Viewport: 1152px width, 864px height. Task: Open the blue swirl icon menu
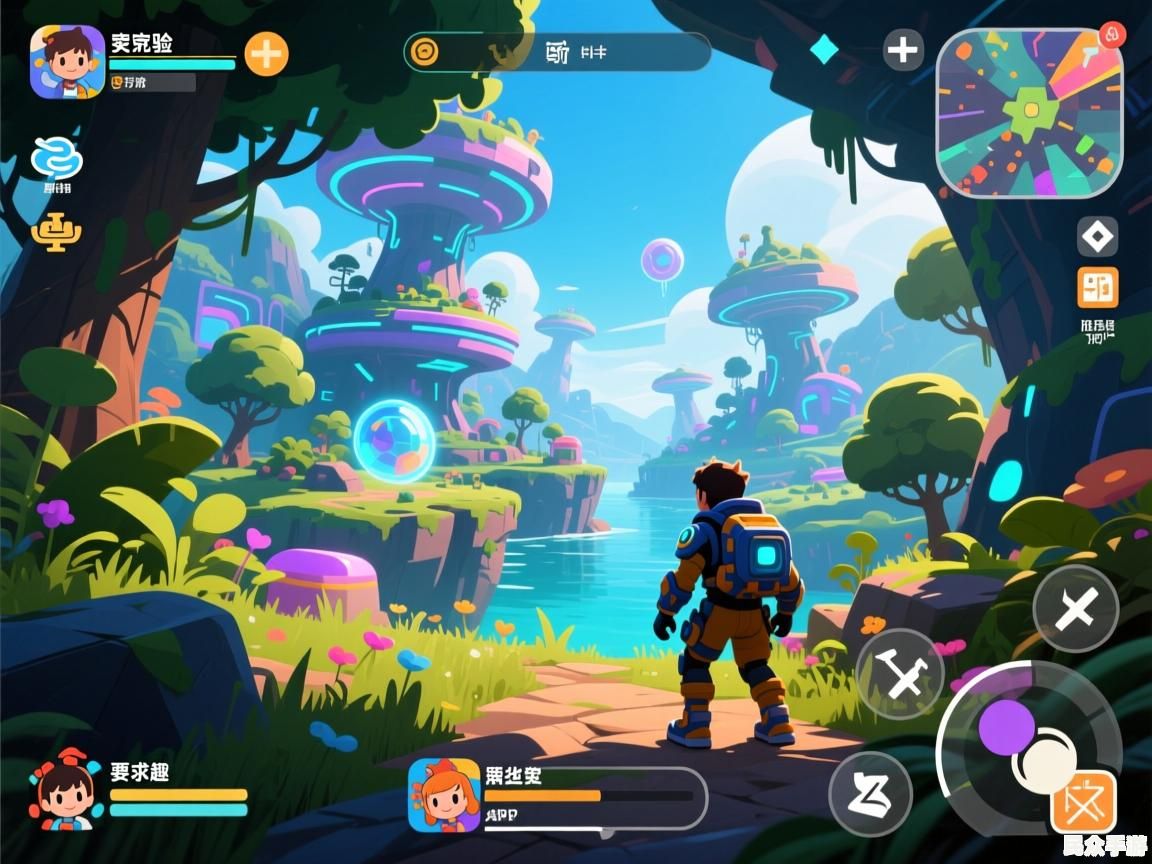point(57,159)
